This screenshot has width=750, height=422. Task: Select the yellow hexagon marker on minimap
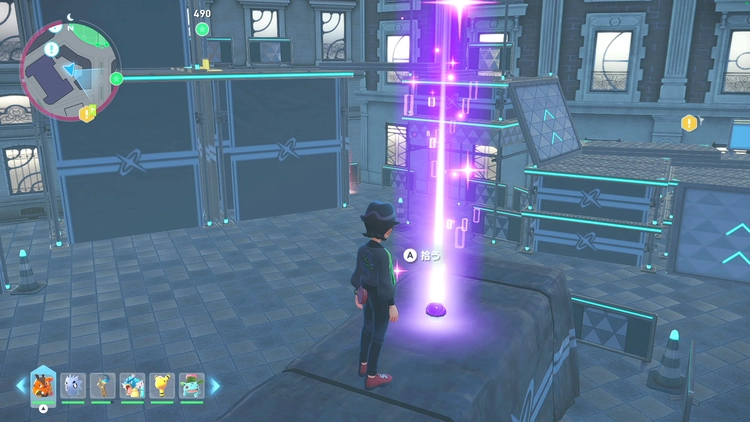(87, 113)
